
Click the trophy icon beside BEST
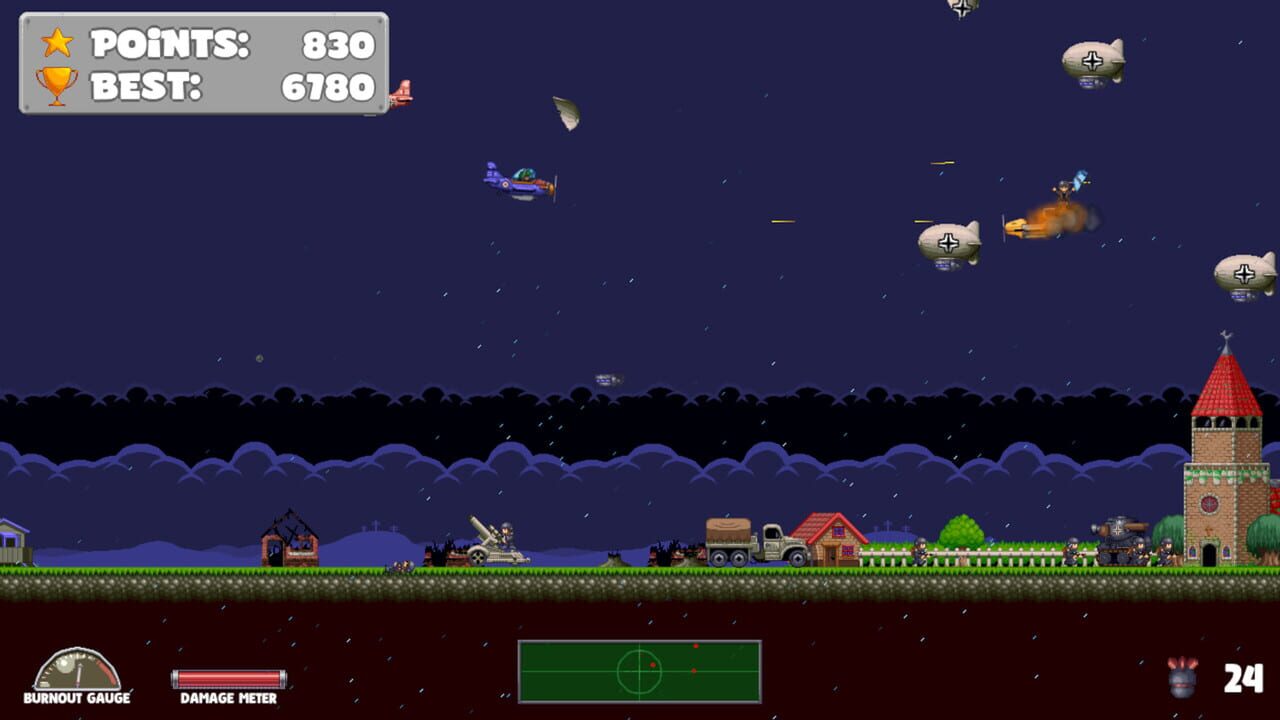pyautogui.click(x=57, y=86)
